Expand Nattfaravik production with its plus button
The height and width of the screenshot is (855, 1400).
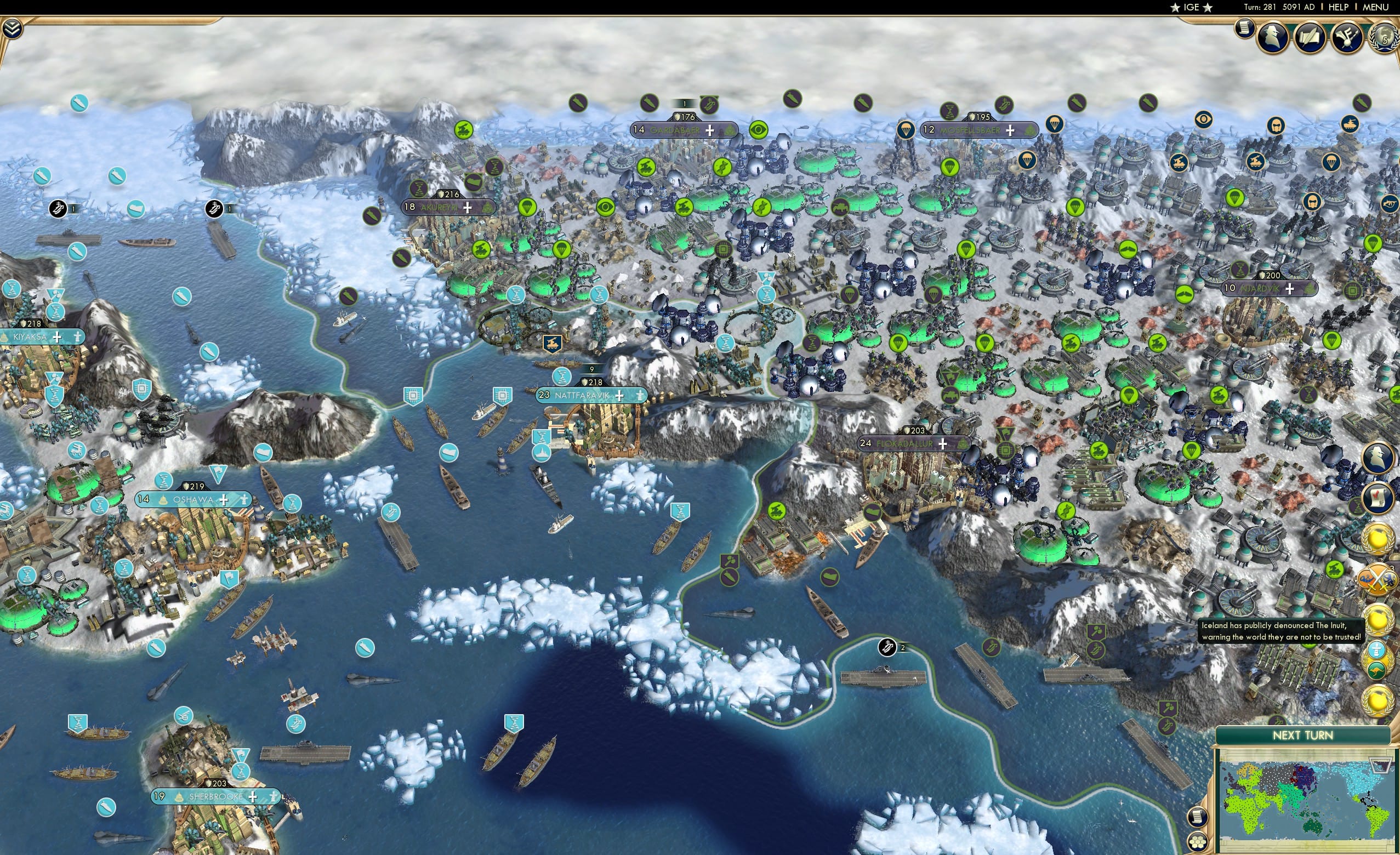(x=621, y=397)
